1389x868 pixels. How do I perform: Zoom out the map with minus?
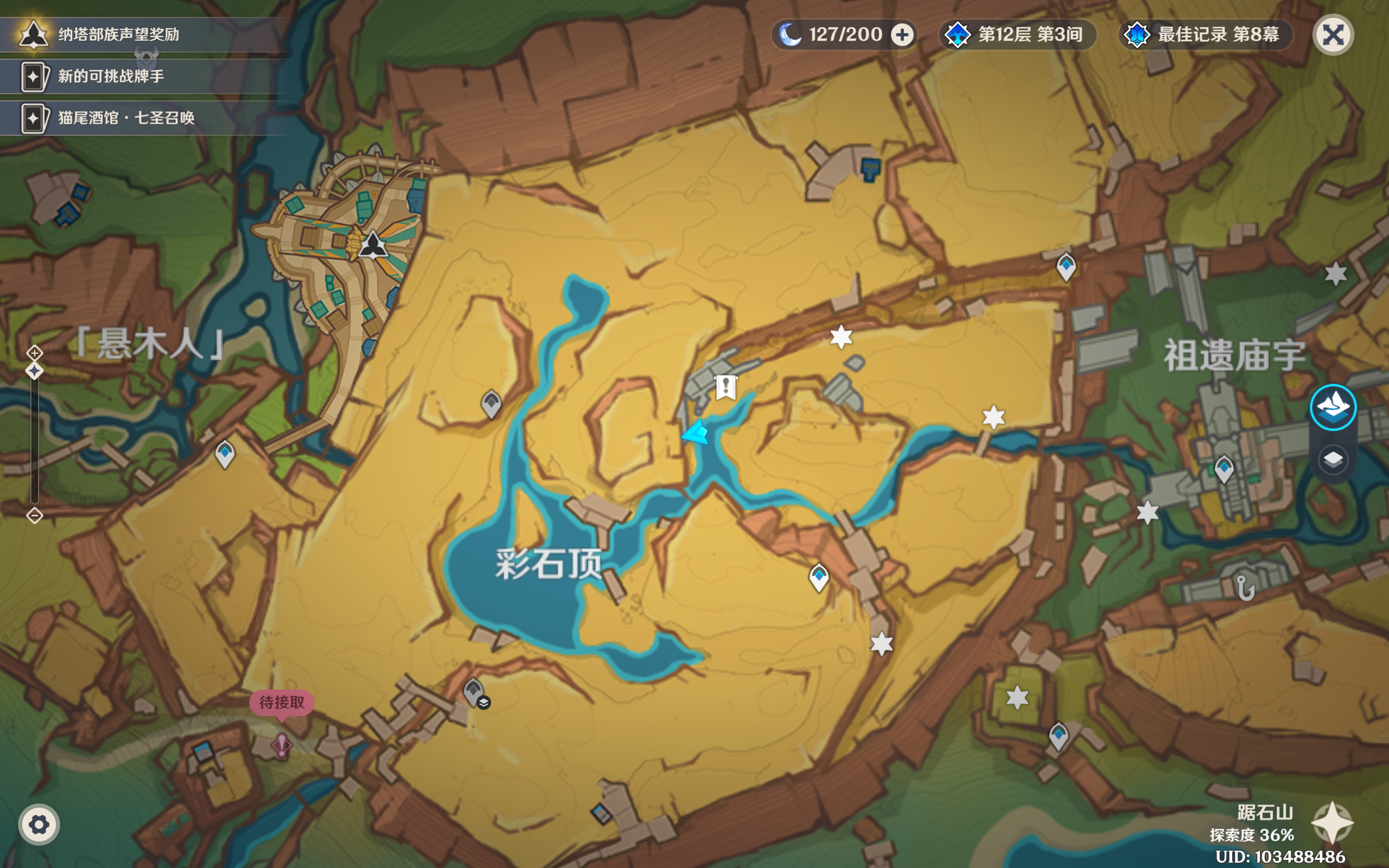coord(34,515)
